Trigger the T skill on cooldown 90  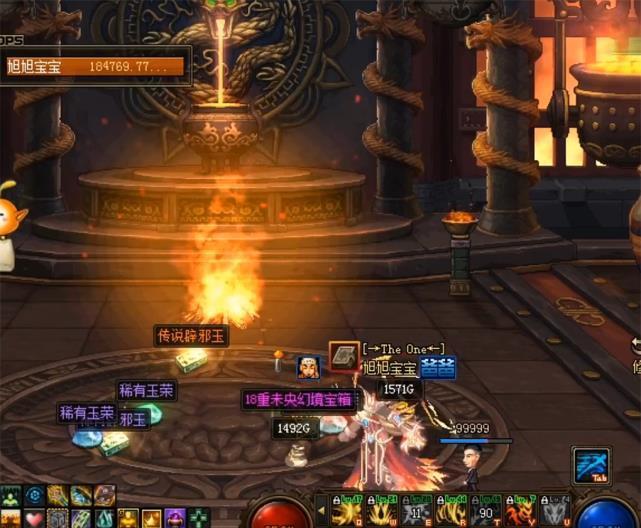point(488,511)
